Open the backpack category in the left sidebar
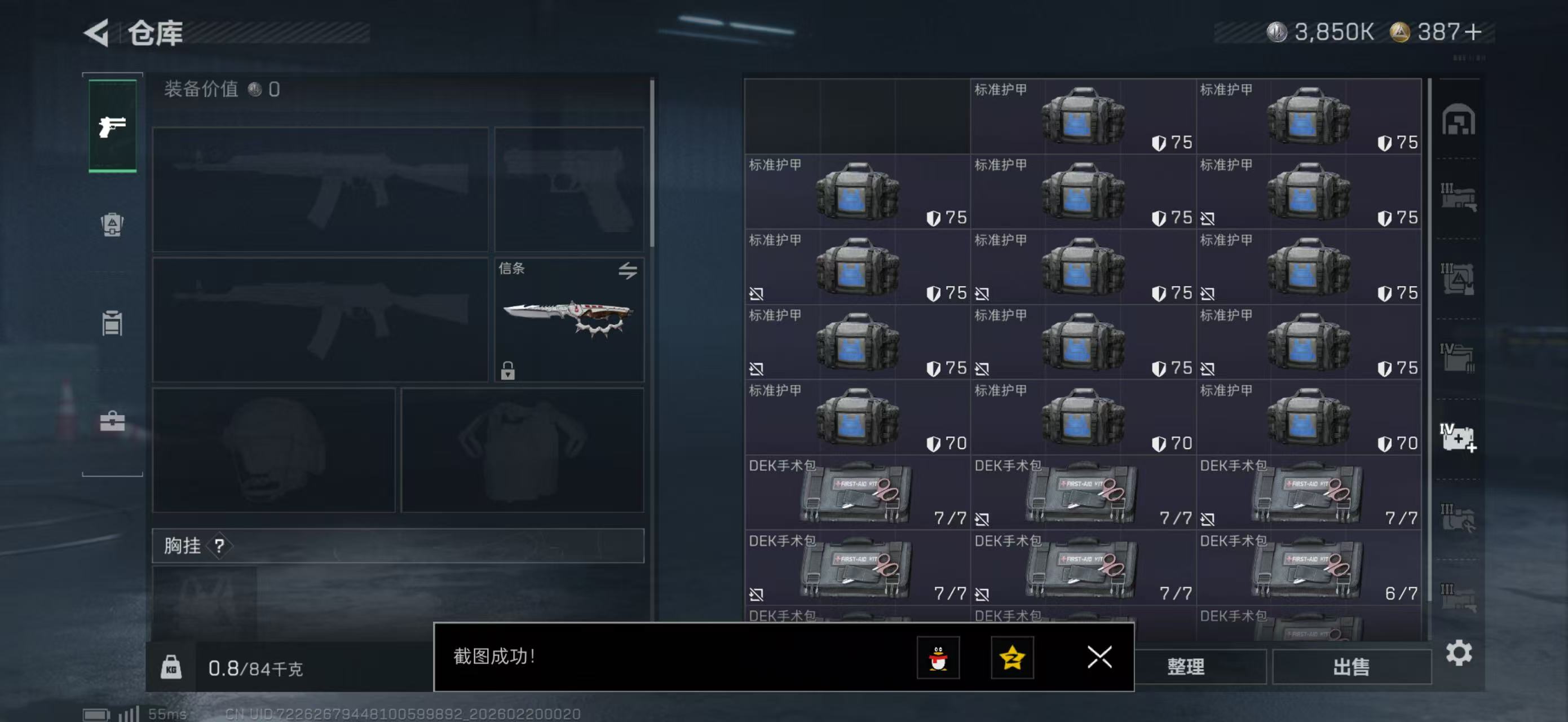The image size is (1568, 722). pos(112,225)
